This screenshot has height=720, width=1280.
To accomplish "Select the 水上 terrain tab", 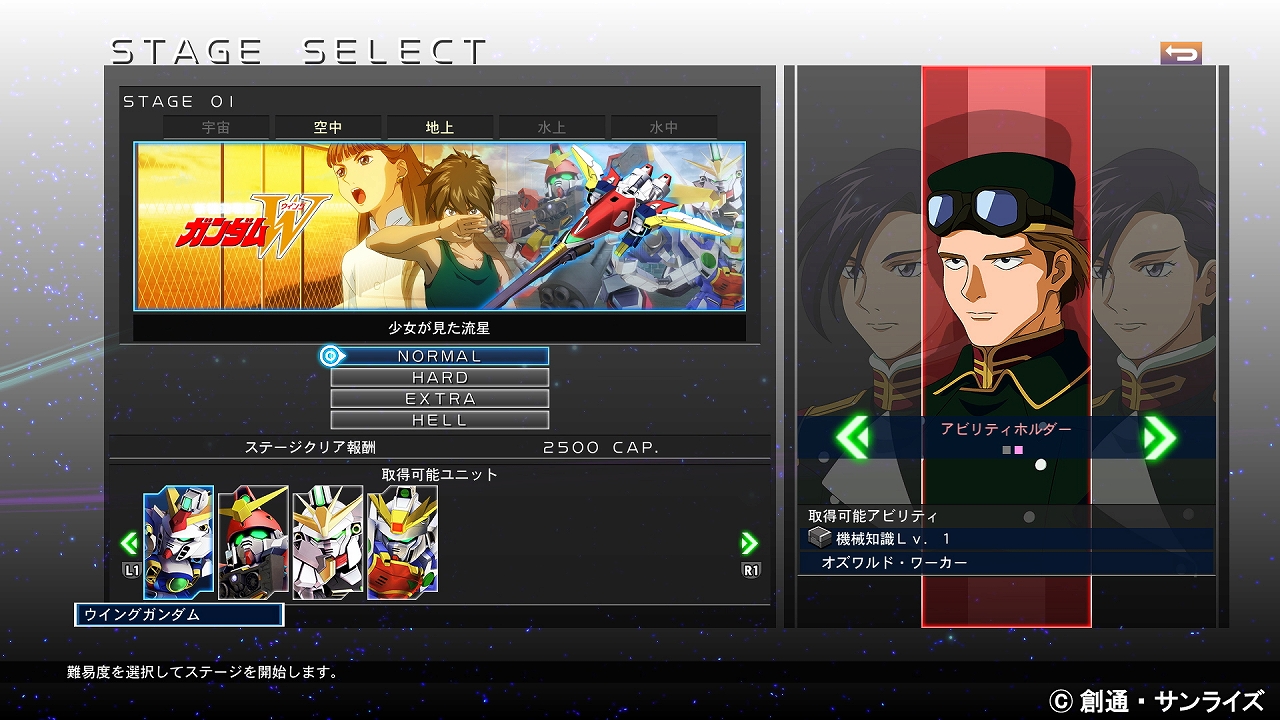I will click(x=552, y=128).
